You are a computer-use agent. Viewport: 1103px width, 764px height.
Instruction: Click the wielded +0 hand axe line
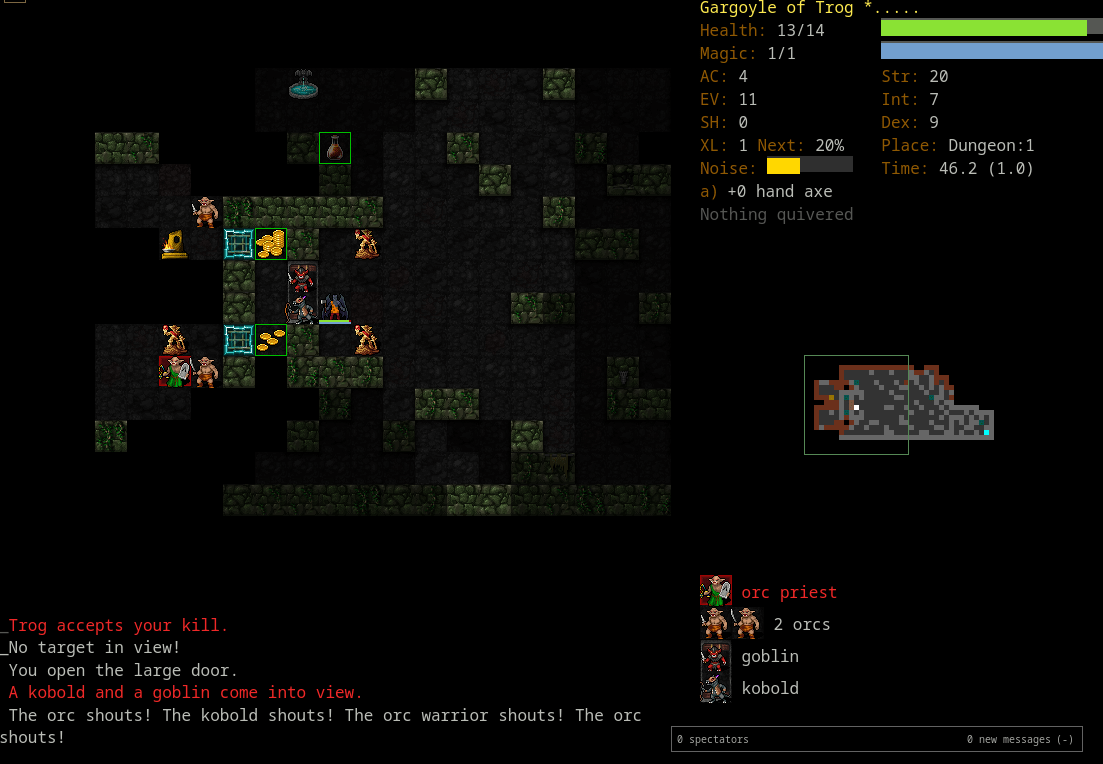(766, 191)
